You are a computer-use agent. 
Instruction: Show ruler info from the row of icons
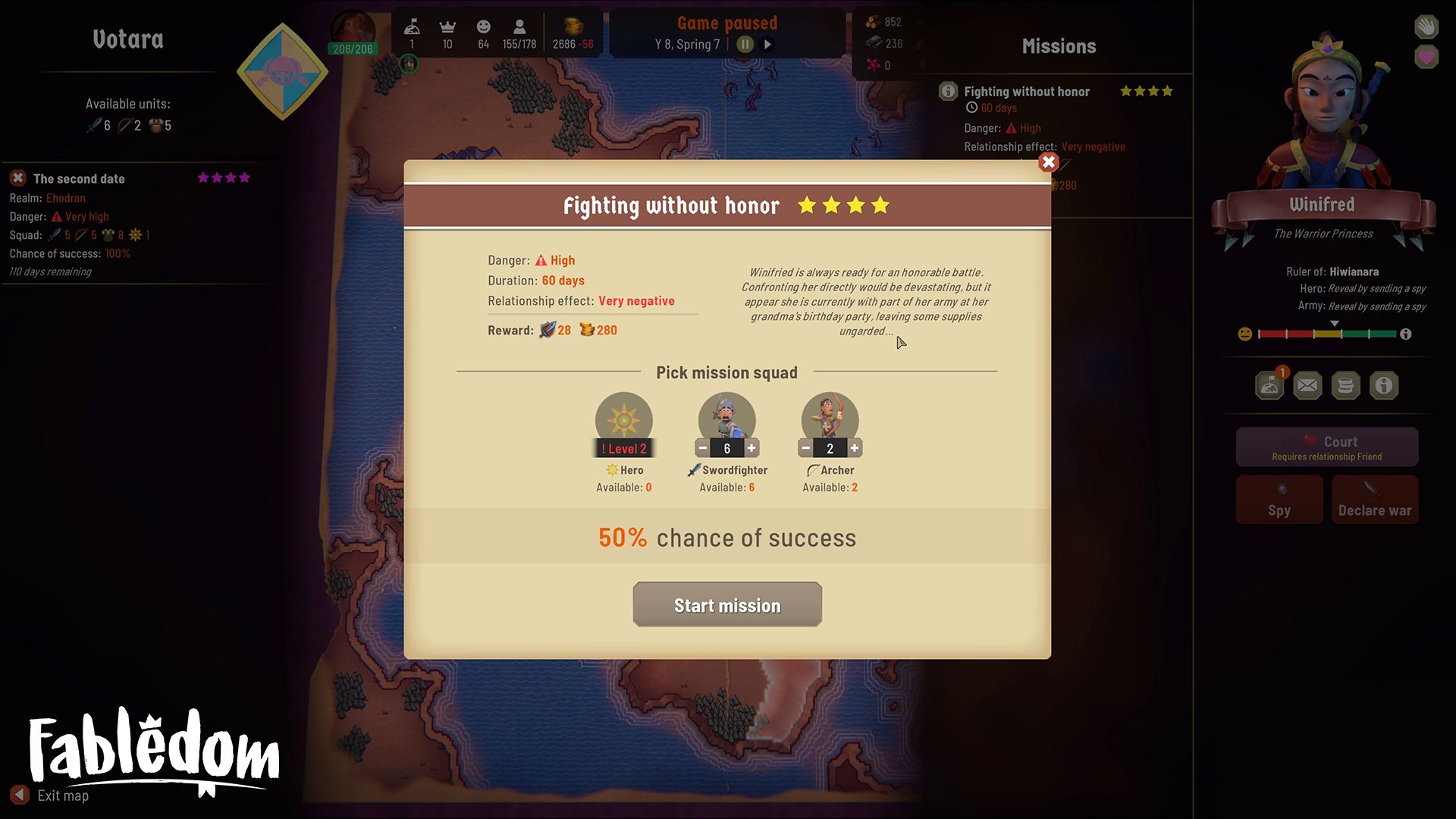tap(1383, 385)
